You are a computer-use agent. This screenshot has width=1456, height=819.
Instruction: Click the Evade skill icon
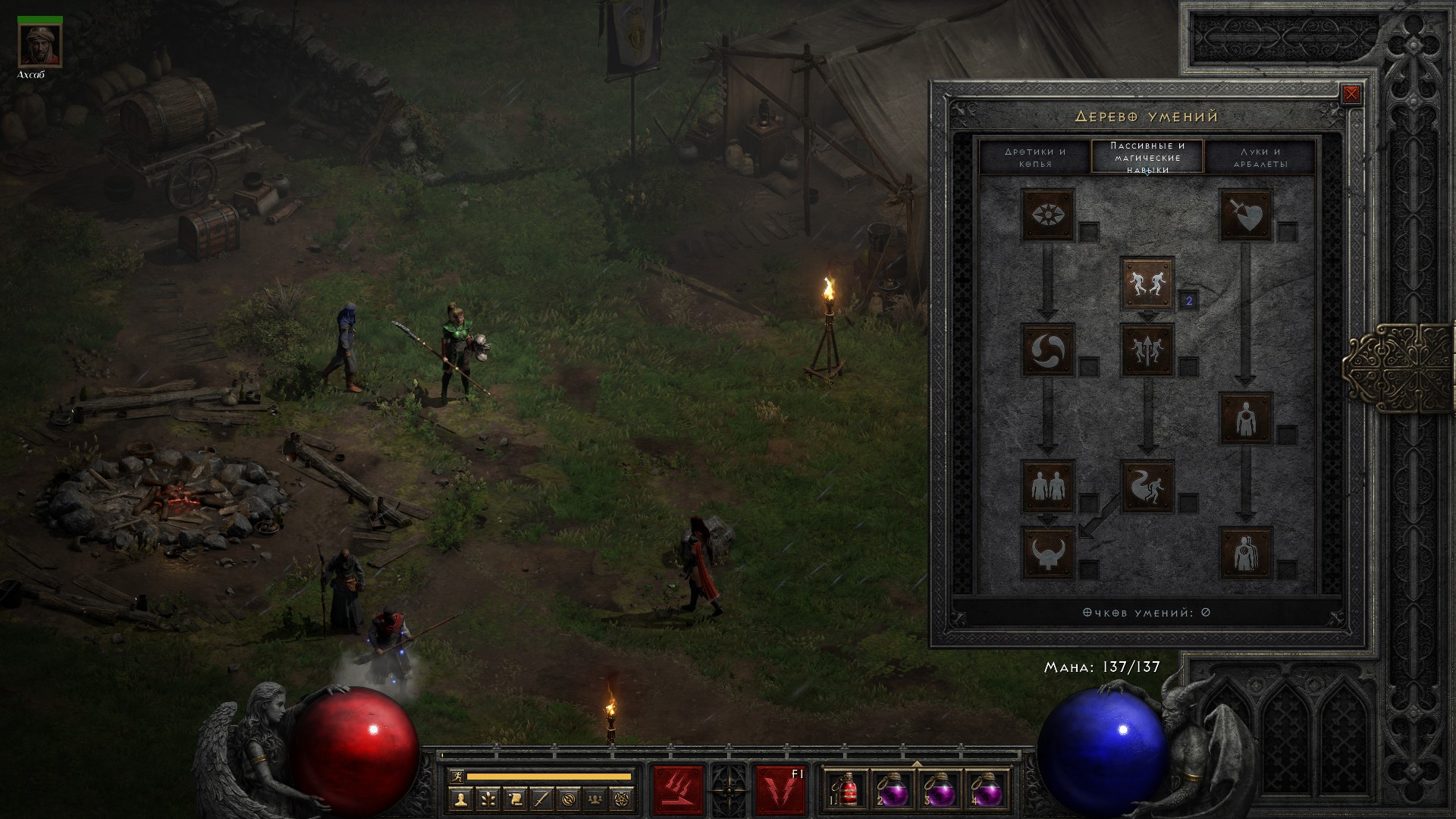(x=1147, y=485)
